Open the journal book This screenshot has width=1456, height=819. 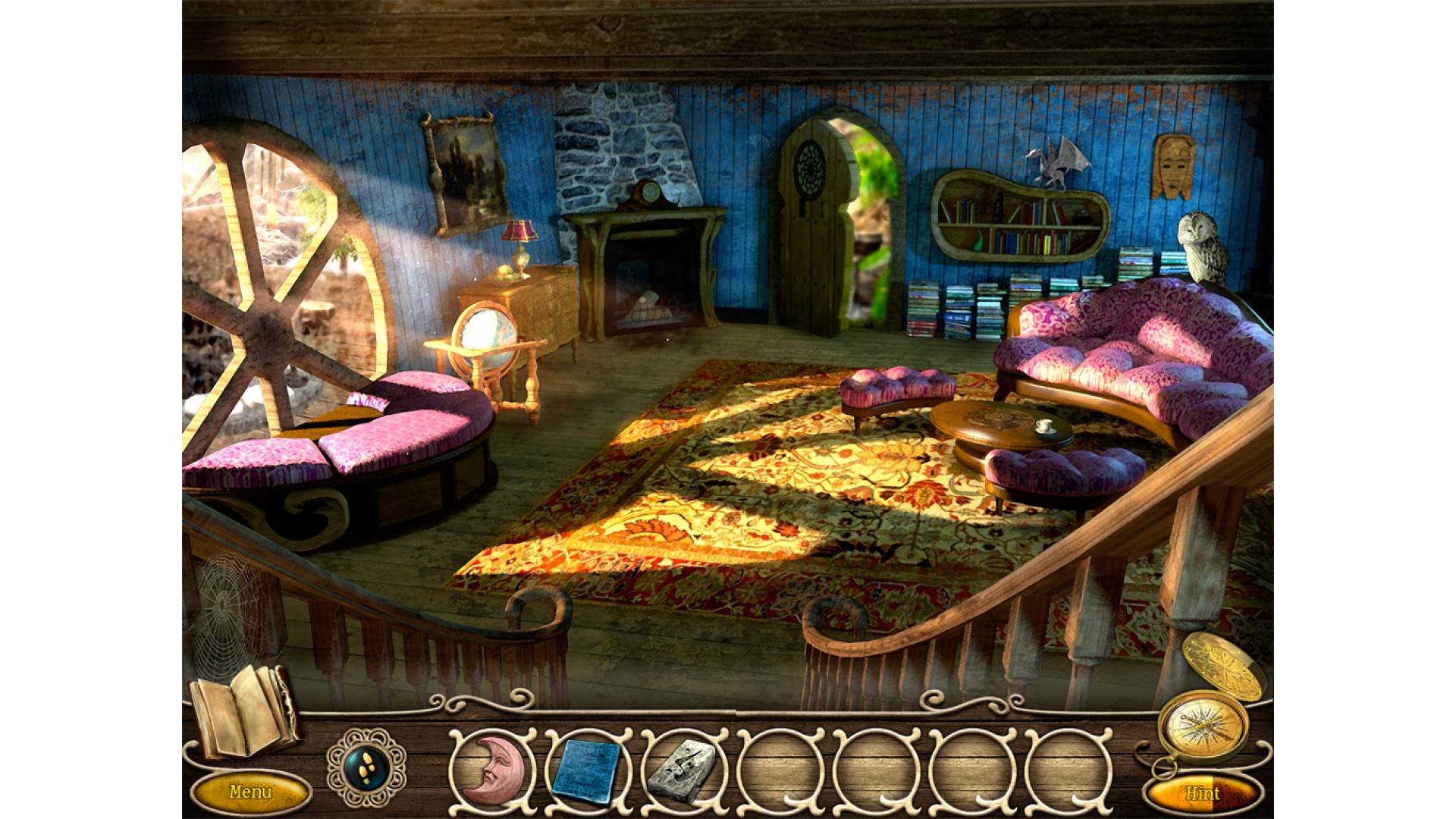coord(243,711)
